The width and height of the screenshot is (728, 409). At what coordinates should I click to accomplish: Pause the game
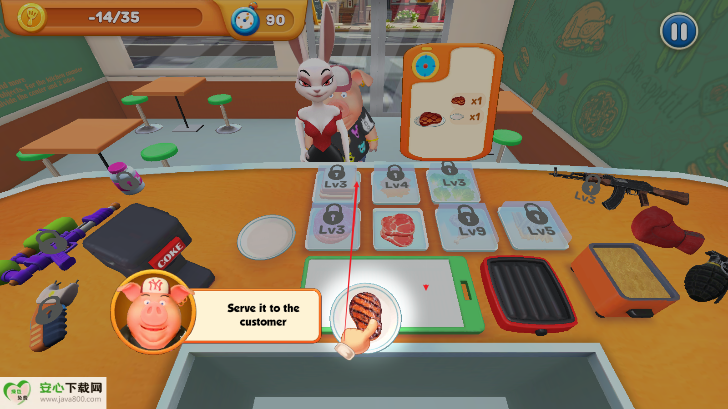[678, 31]
